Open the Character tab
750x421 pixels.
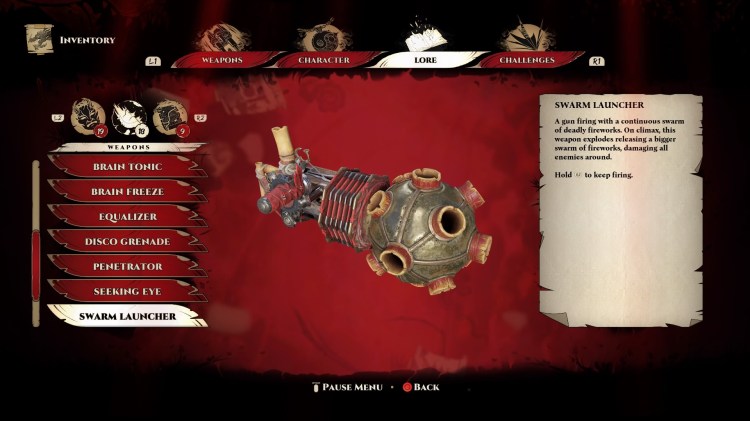coord(323,59)
